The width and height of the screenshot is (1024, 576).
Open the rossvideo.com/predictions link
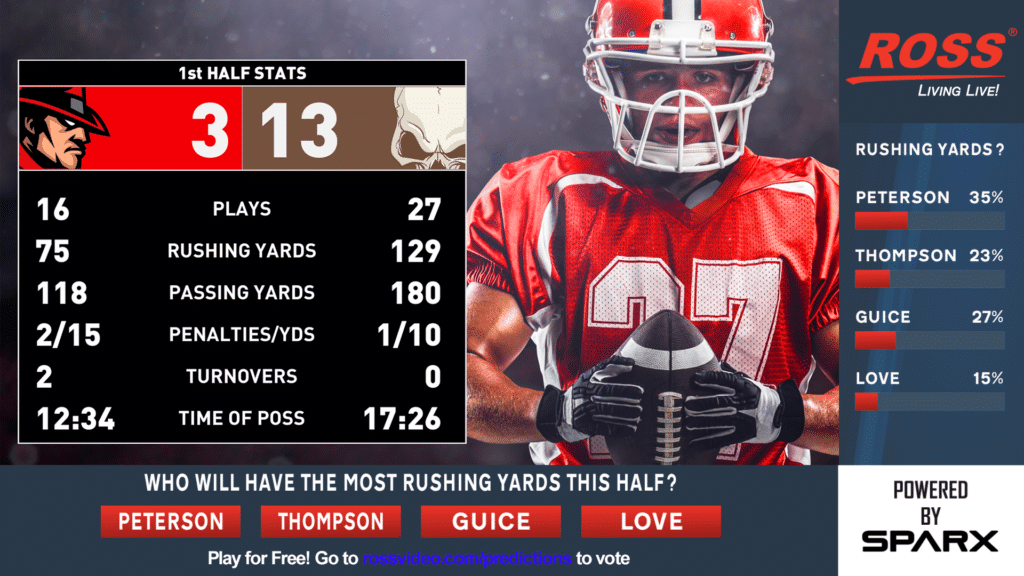[467, 558]
